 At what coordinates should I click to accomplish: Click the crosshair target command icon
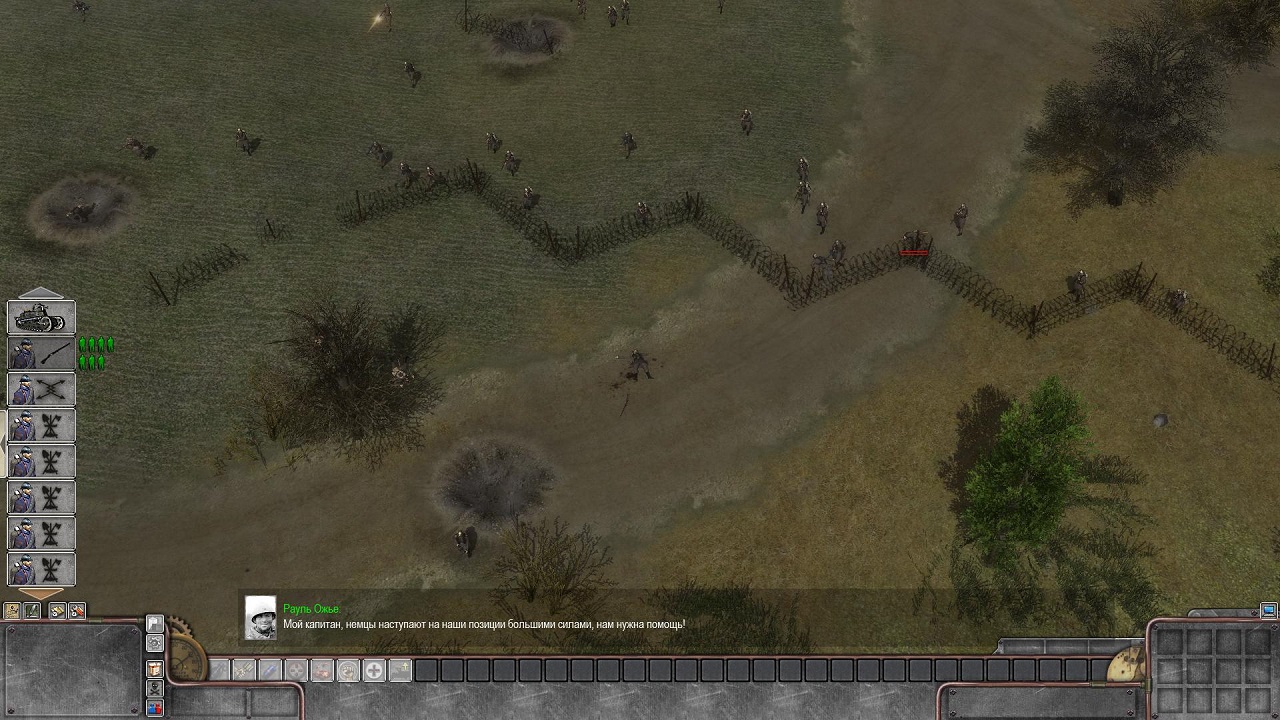pos(296,671)
